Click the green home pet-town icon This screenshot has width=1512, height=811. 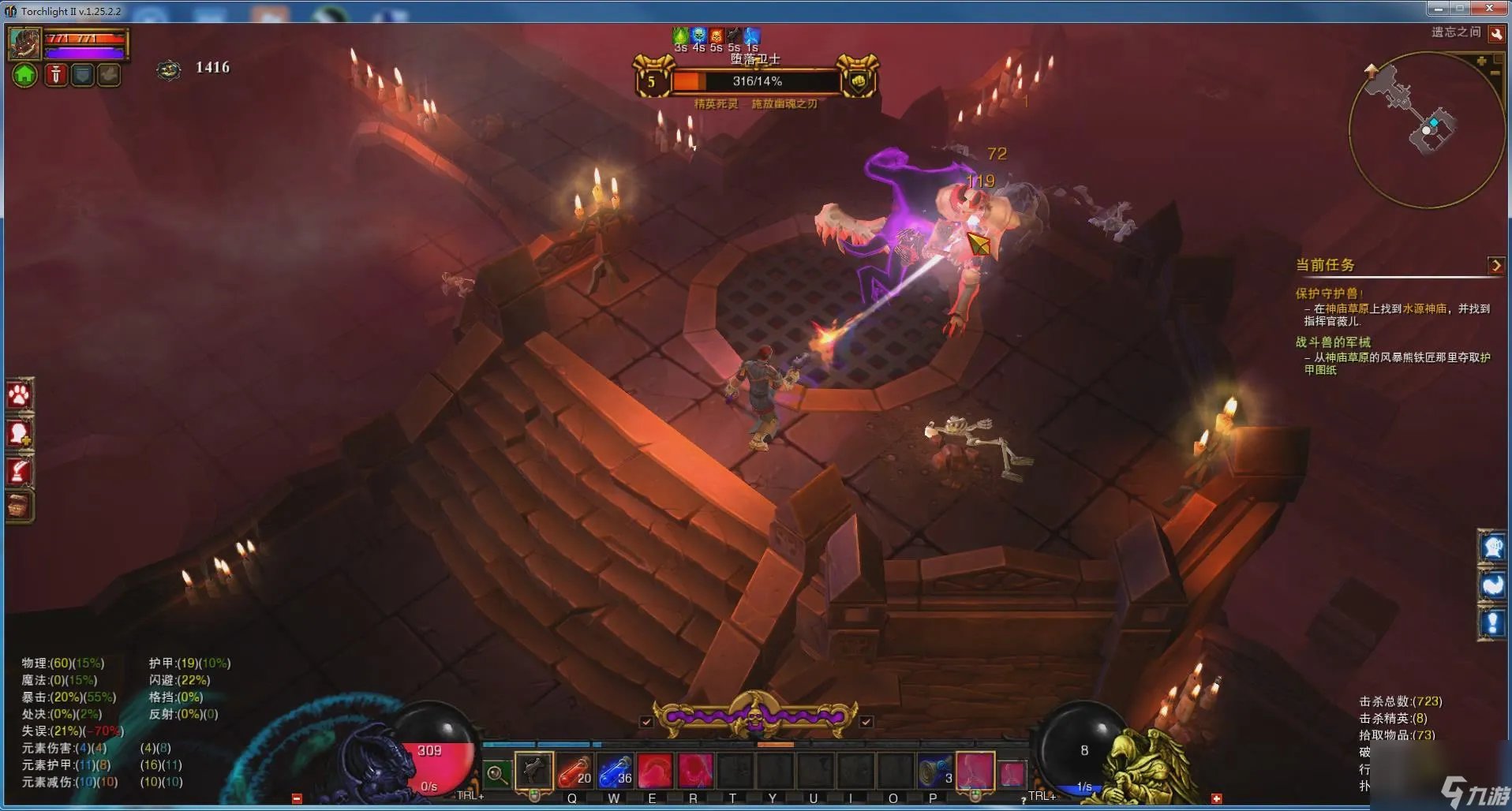pos(25,75)
